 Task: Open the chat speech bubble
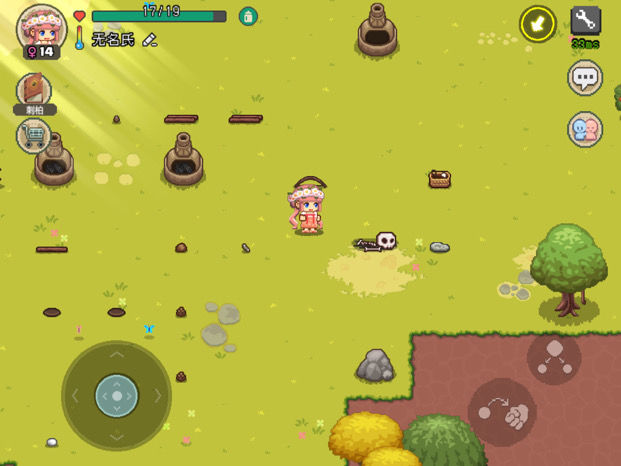pyautogui.click(x=585, y=77)
